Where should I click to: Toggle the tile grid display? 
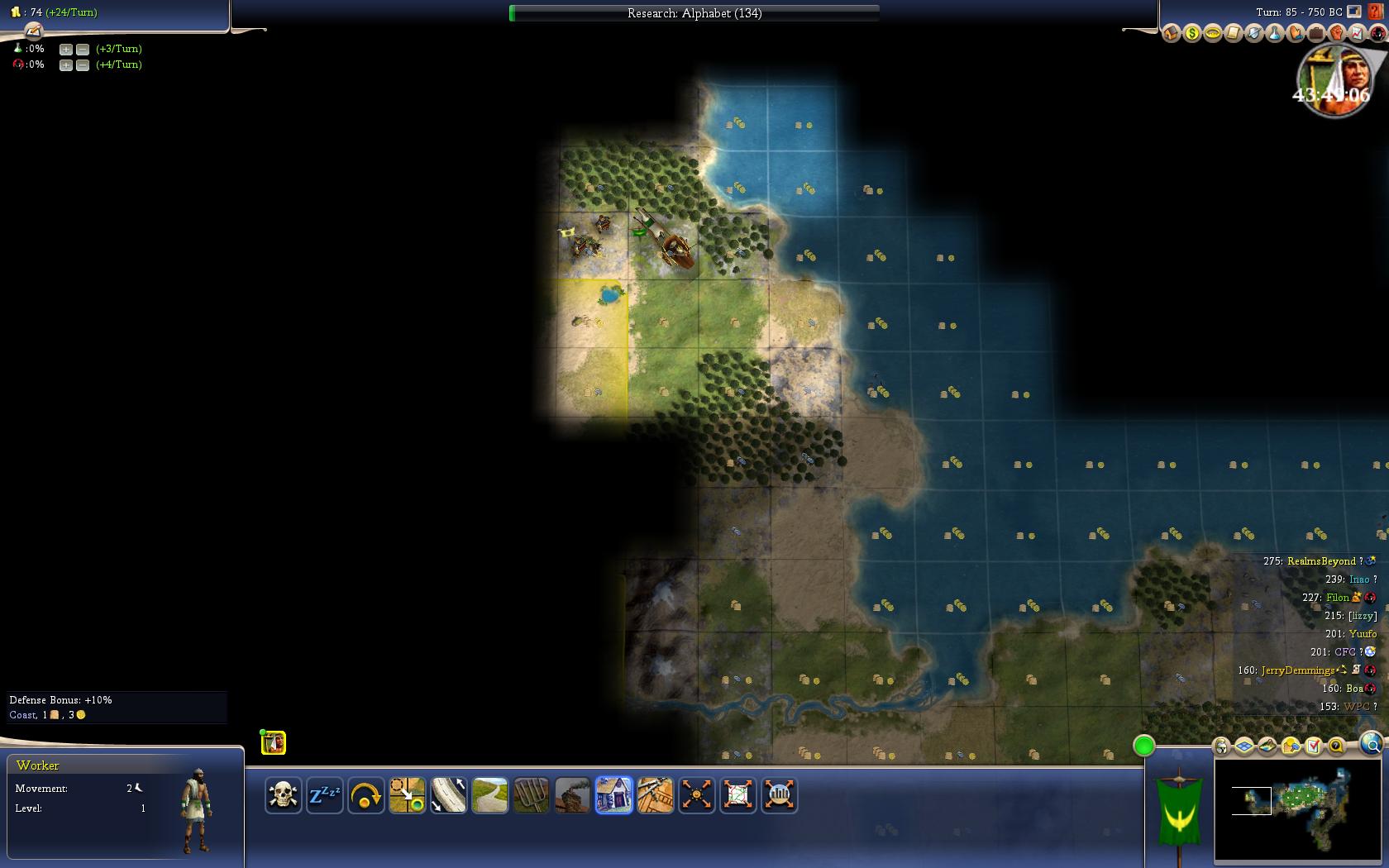(x=1244, y=746)
